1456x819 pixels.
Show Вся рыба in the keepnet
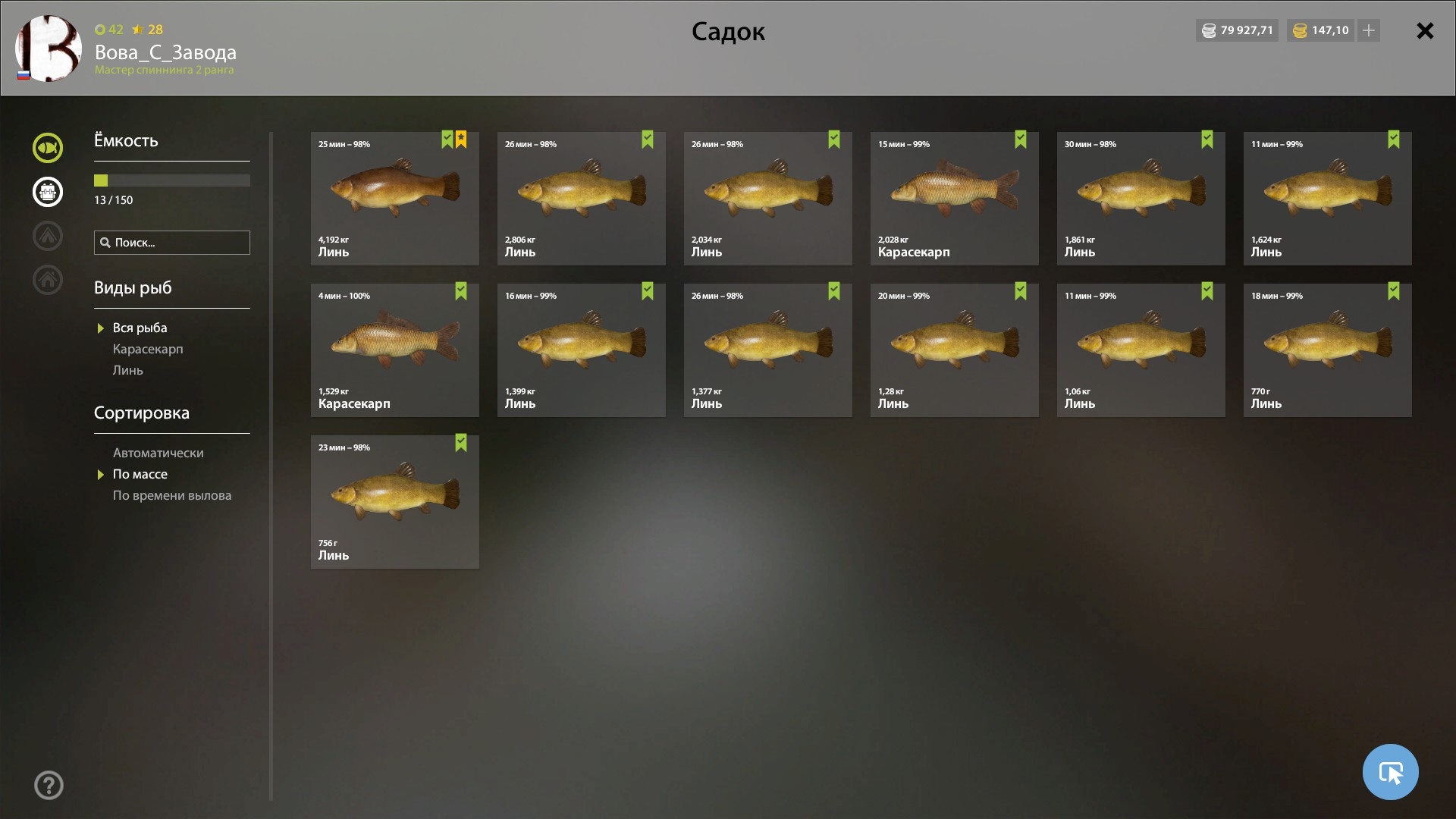pyautogui.click(x=140, y=328)
